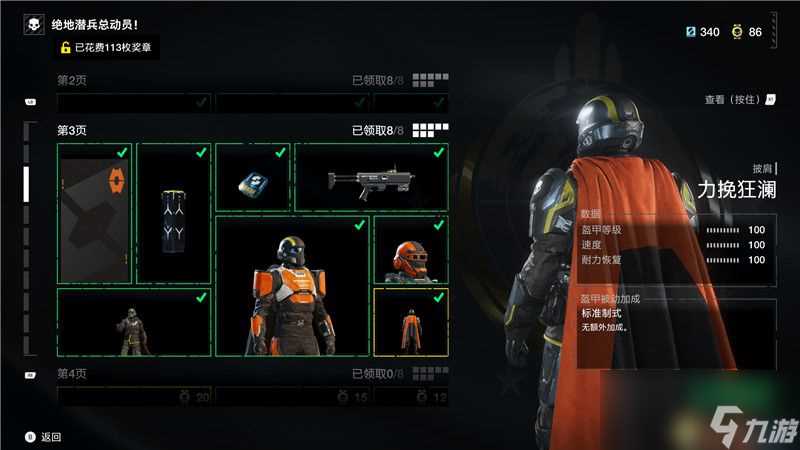The image size is (800, 450).
Task: Select the orange hexagon player card item
Action: click(95, 214)
